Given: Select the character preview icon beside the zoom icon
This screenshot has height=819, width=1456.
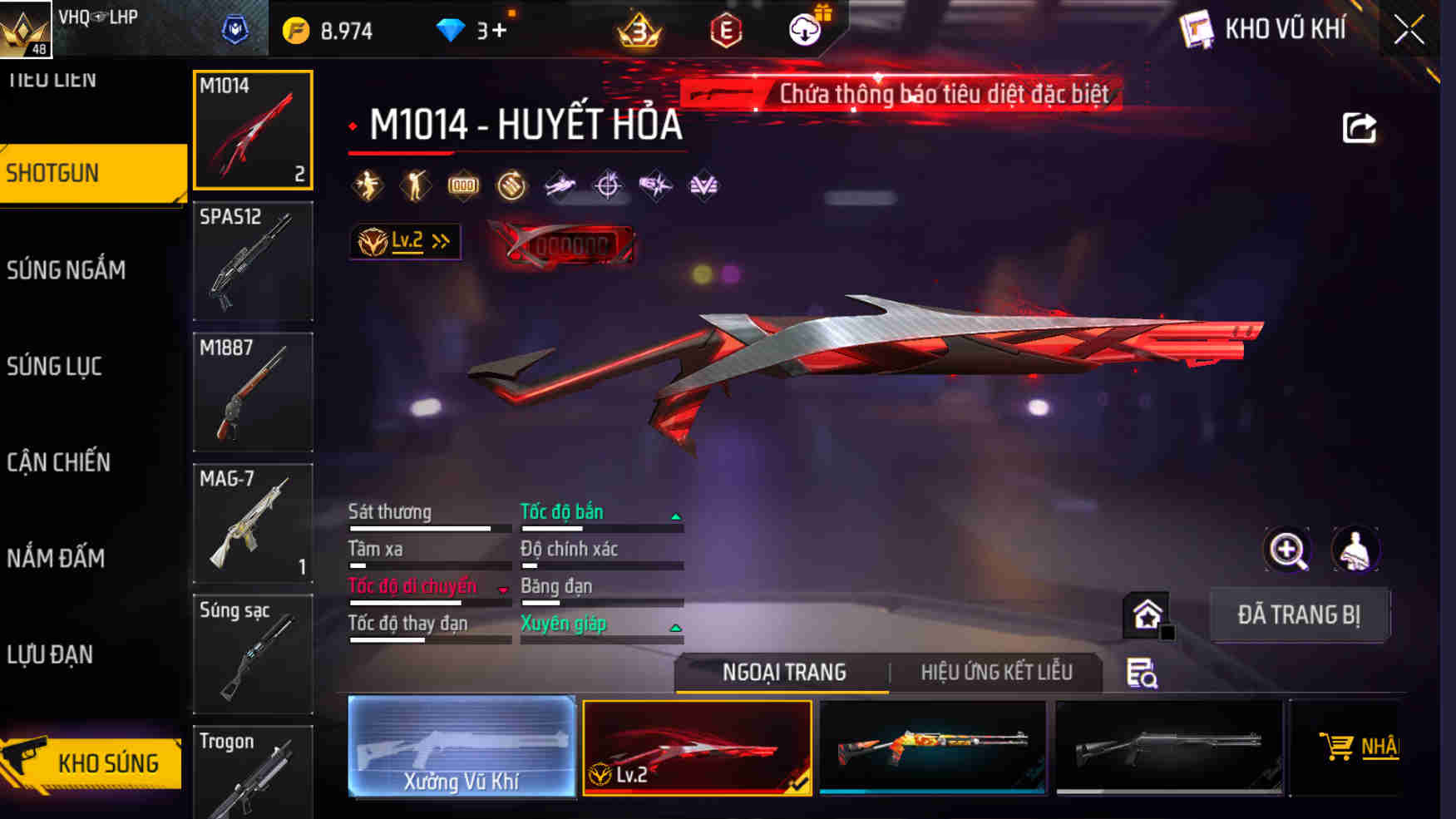Looking at the screenshot, I should (x=1357, y=550).
